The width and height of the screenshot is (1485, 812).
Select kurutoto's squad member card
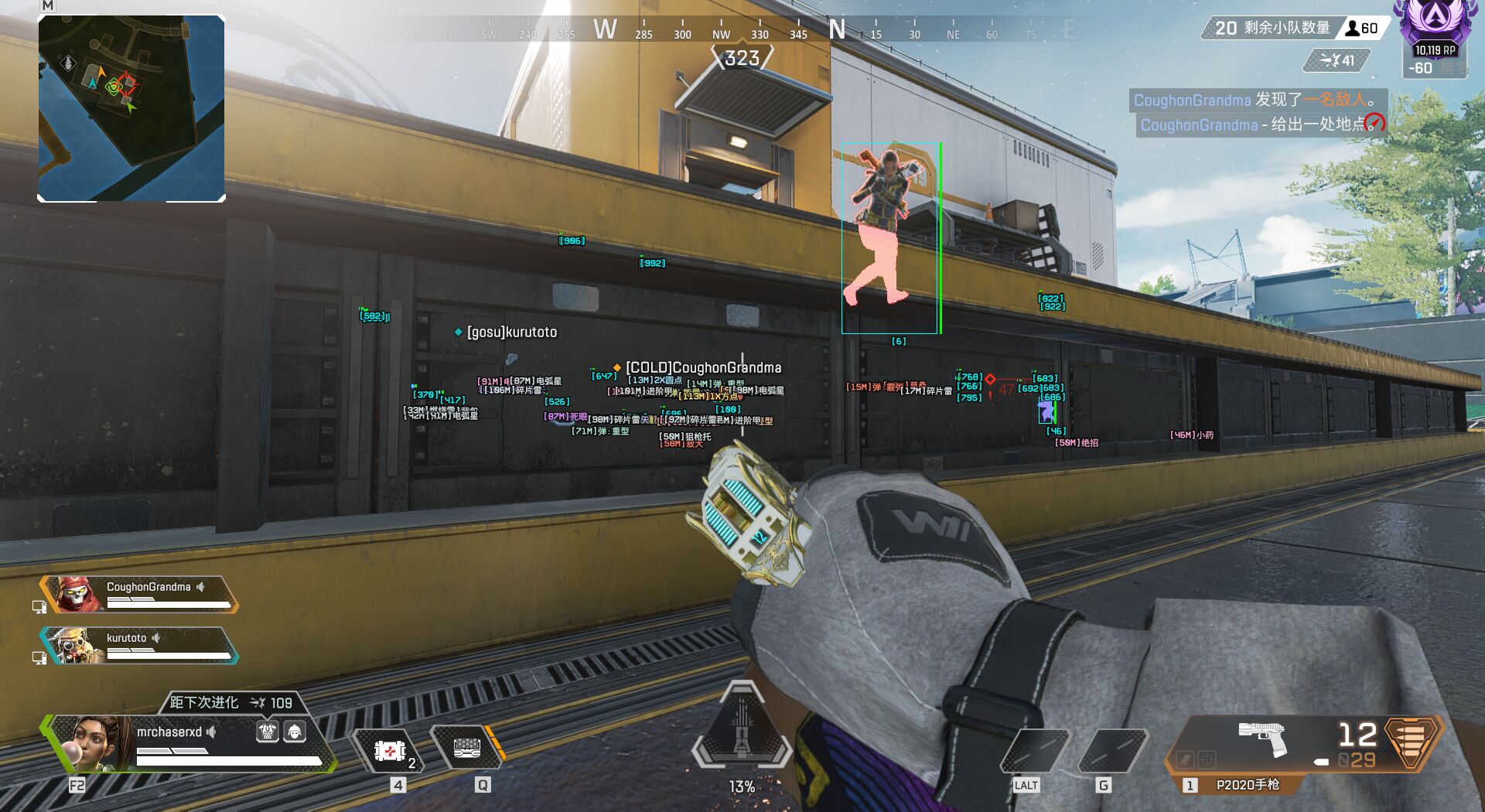[139, 645]
